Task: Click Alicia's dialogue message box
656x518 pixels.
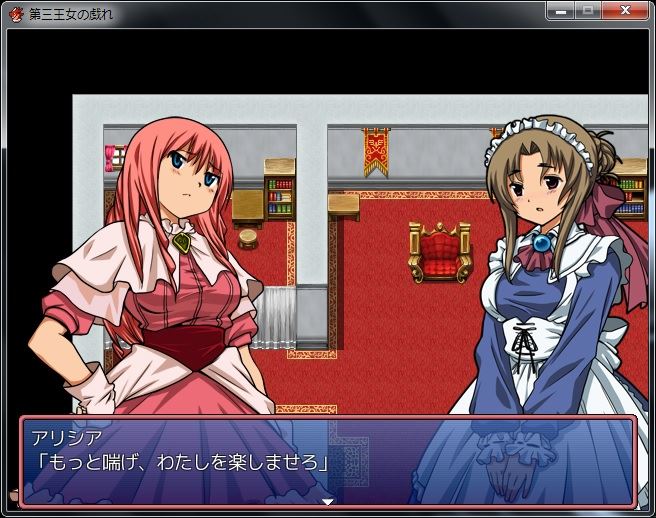Action: tap(327, 460)
